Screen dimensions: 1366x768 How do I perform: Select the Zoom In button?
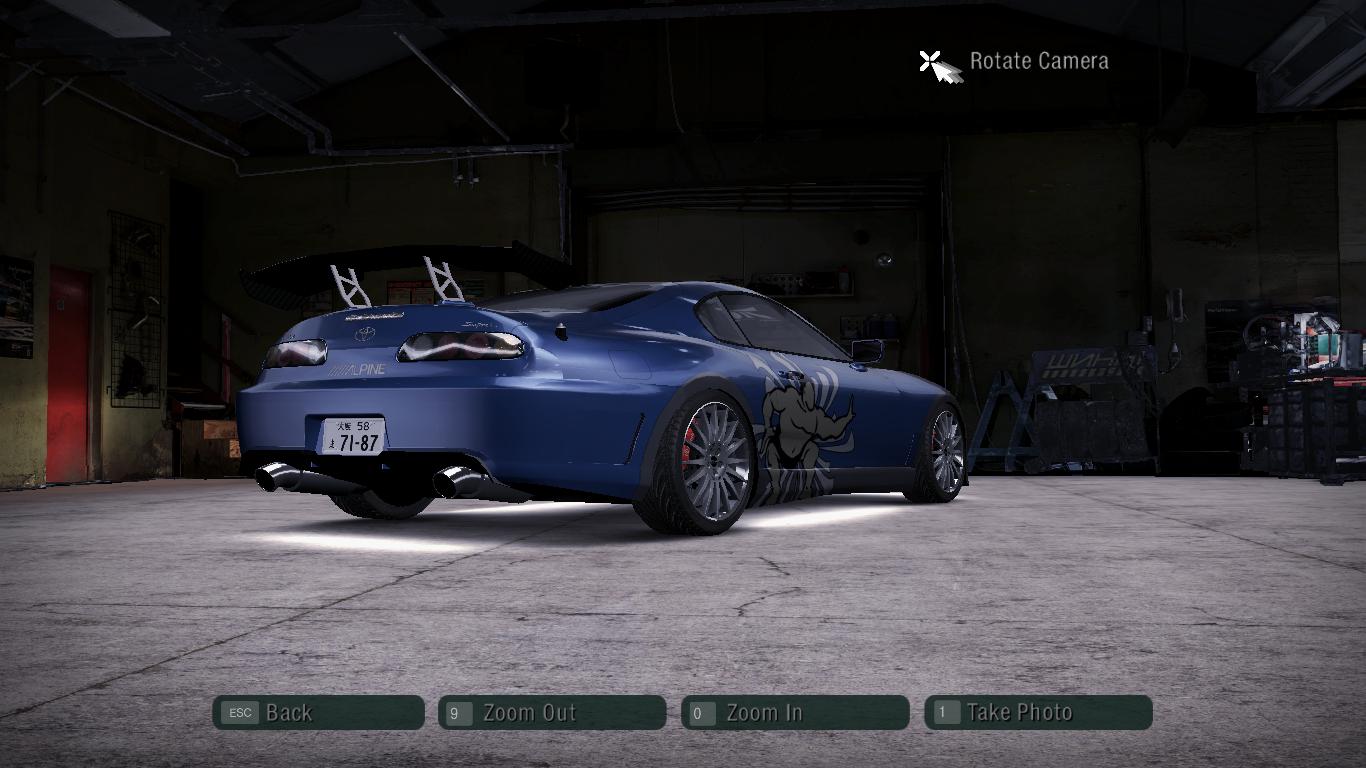coord(795,713)
